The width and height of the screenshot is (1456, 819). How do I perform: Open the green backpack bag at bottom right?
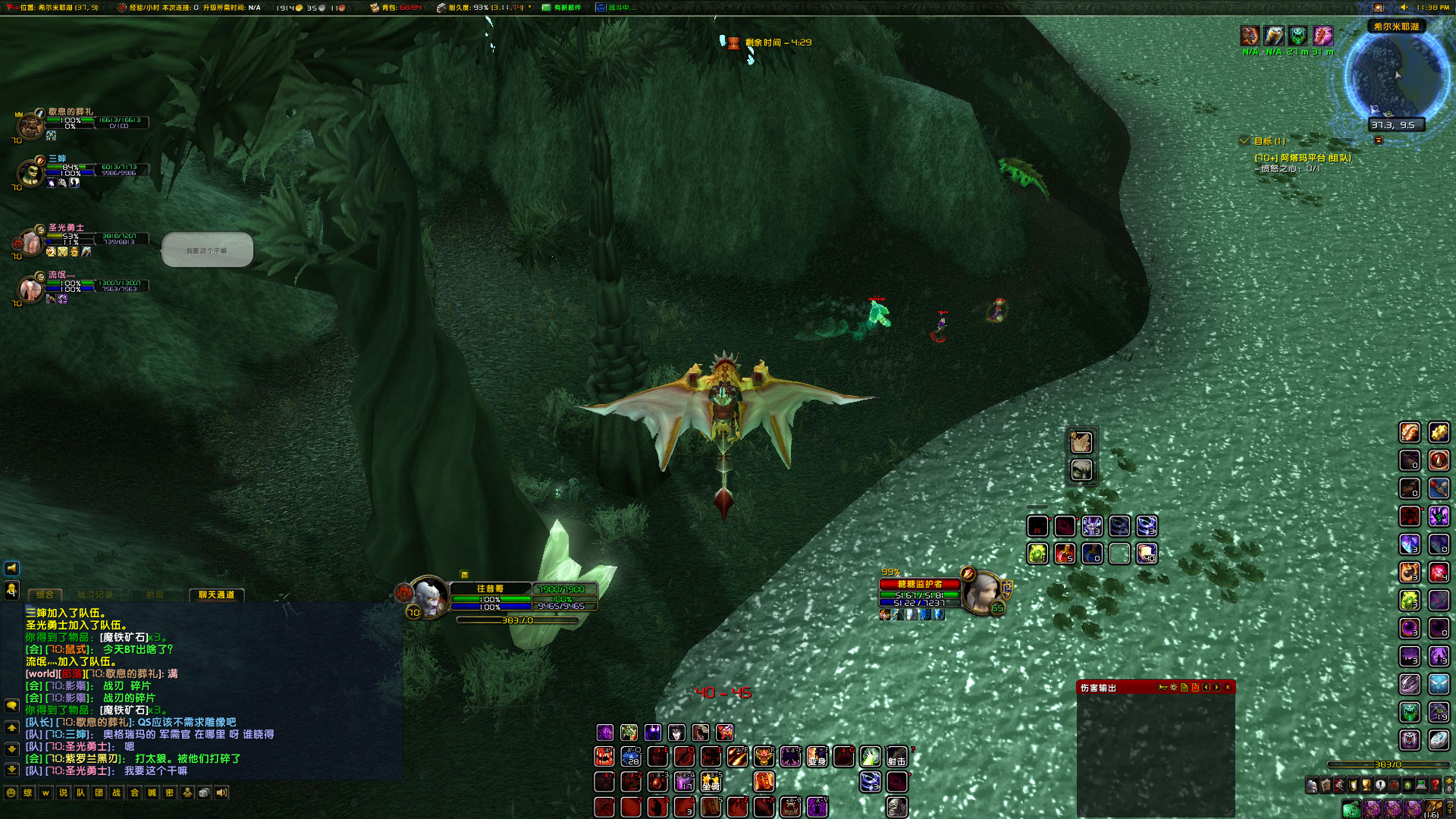pyautogui.click(x=1351, y=808)
